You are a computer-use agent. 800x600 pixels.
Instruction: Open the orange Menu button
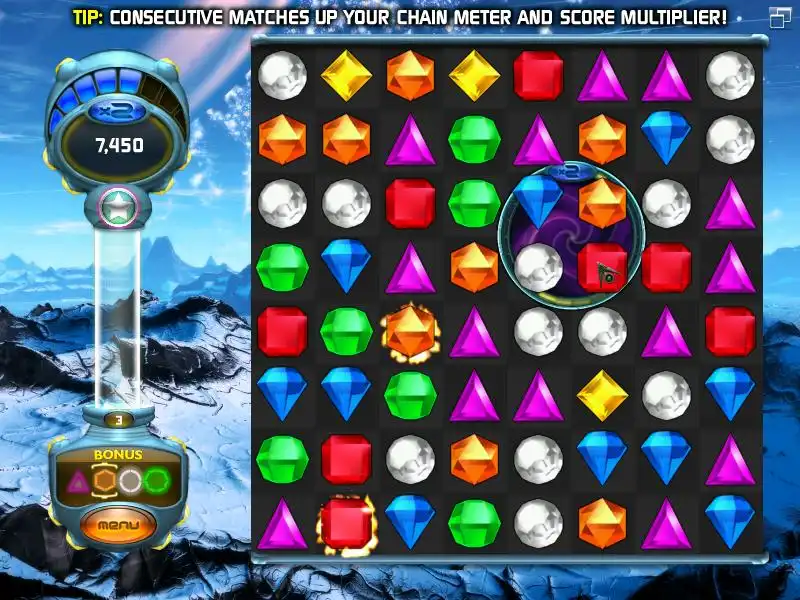[x=119, y=524]
